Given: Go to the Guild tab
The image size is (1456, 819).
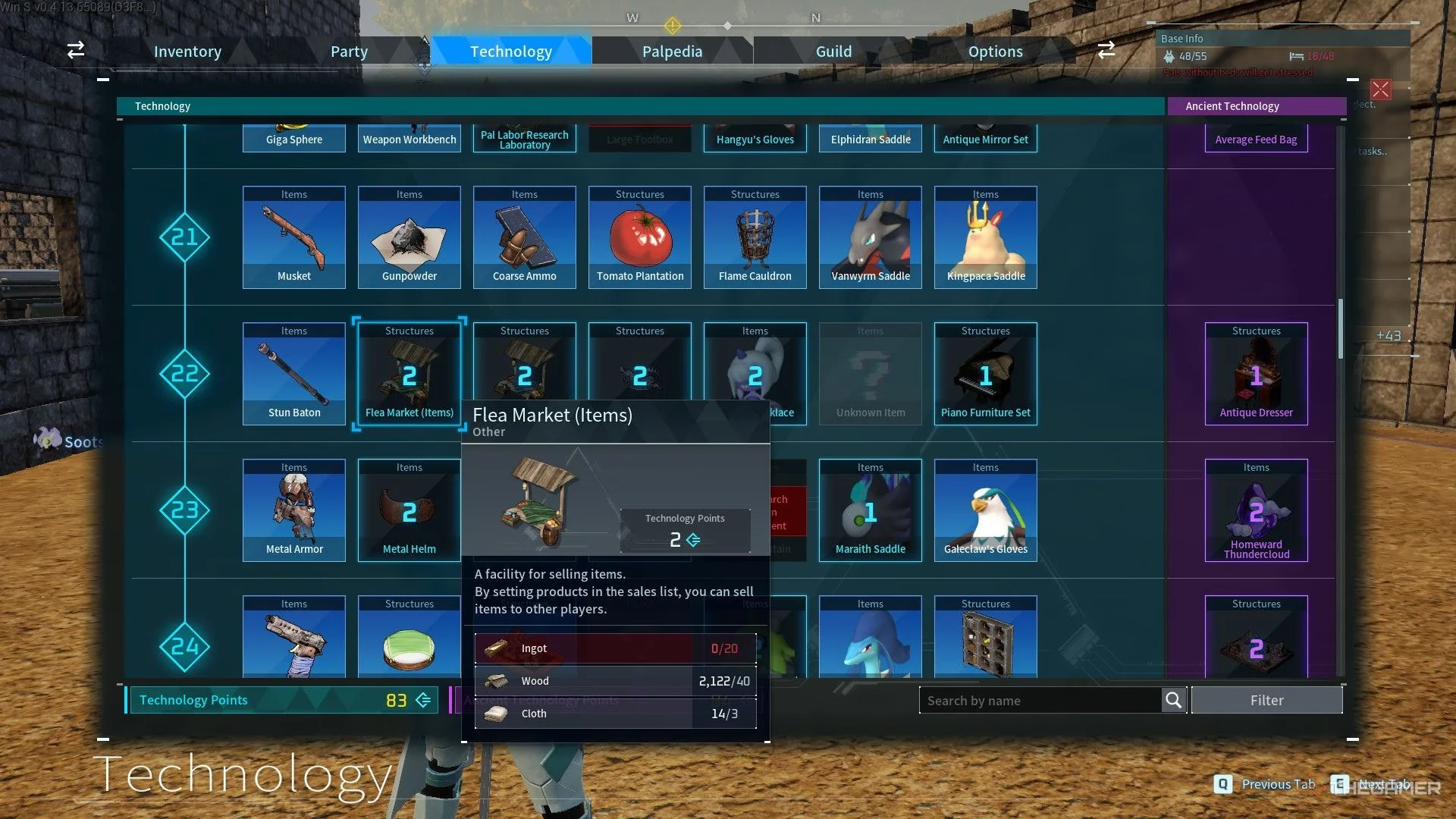Looking at the screenshot, I should tap(833, 52).
